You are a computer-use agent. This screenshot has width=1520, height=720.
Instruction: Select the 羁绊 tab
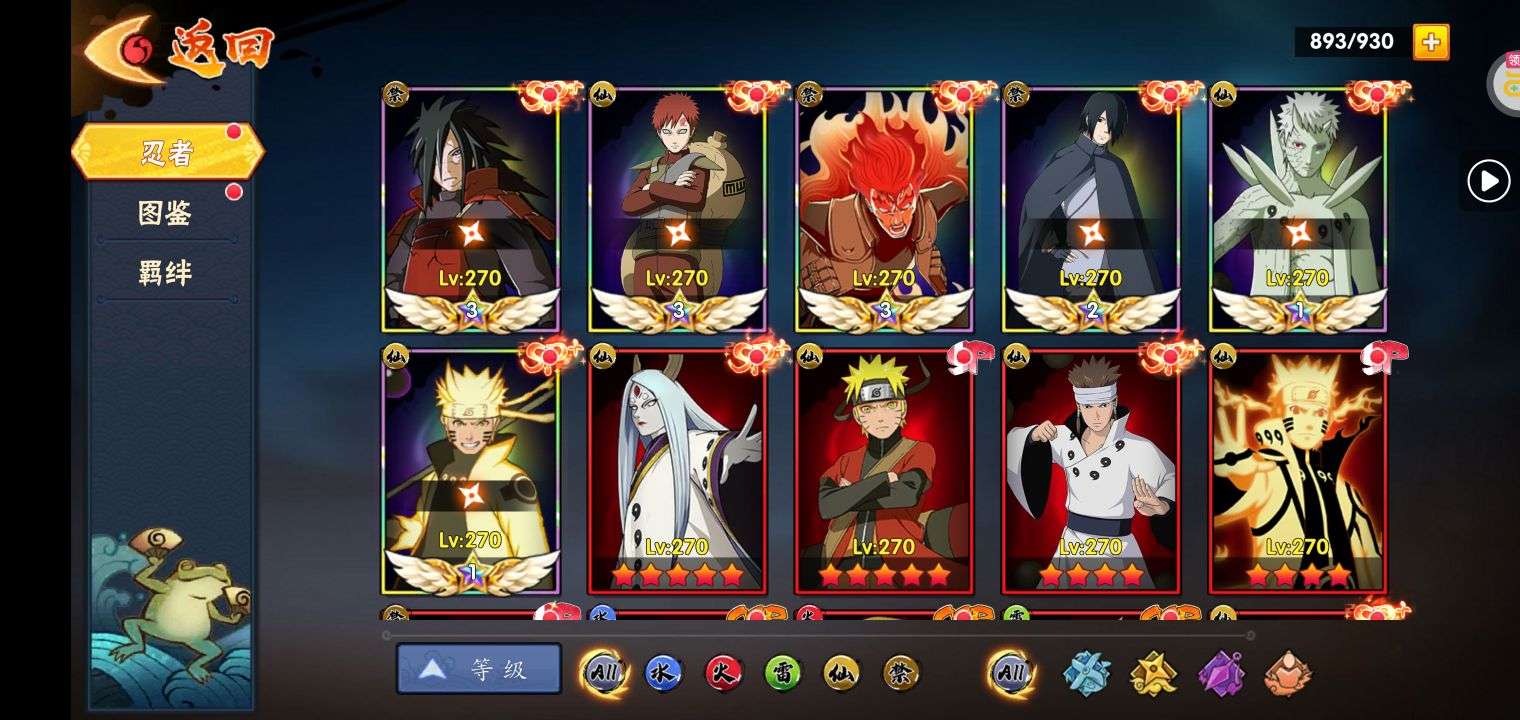(165, 273)
